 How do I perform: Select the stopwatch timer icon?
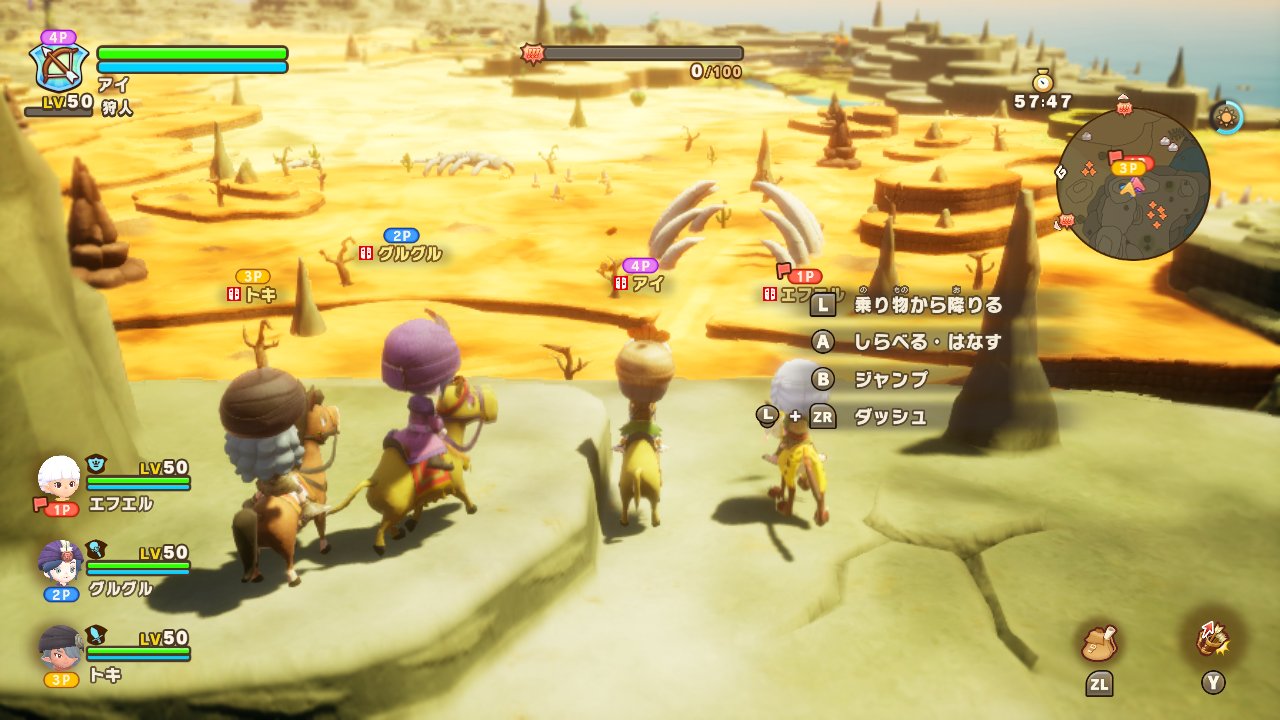tap(1043, 81)
